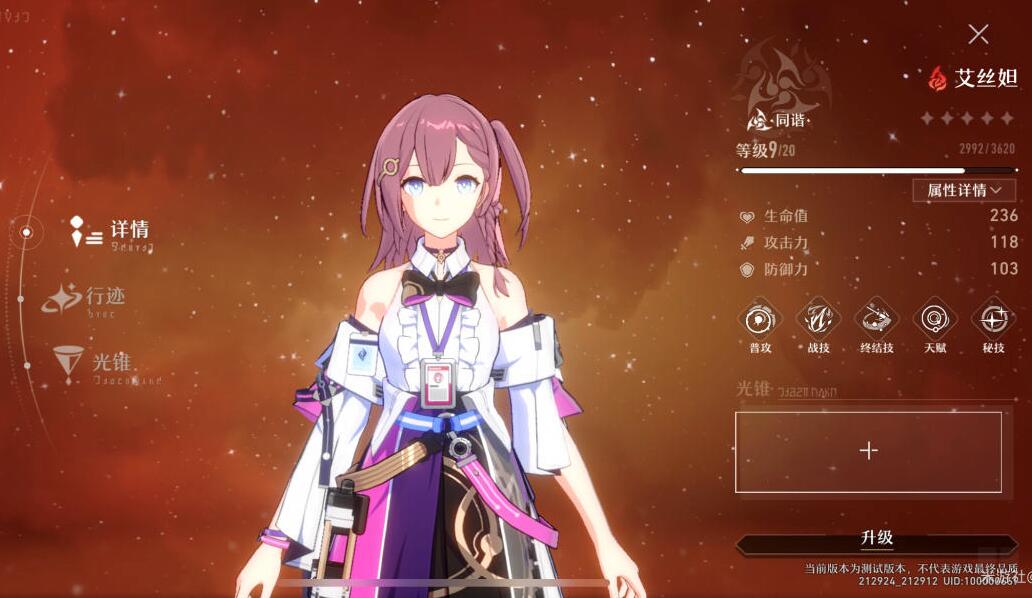View the 战技 skill icon

(x=818, y=320)
